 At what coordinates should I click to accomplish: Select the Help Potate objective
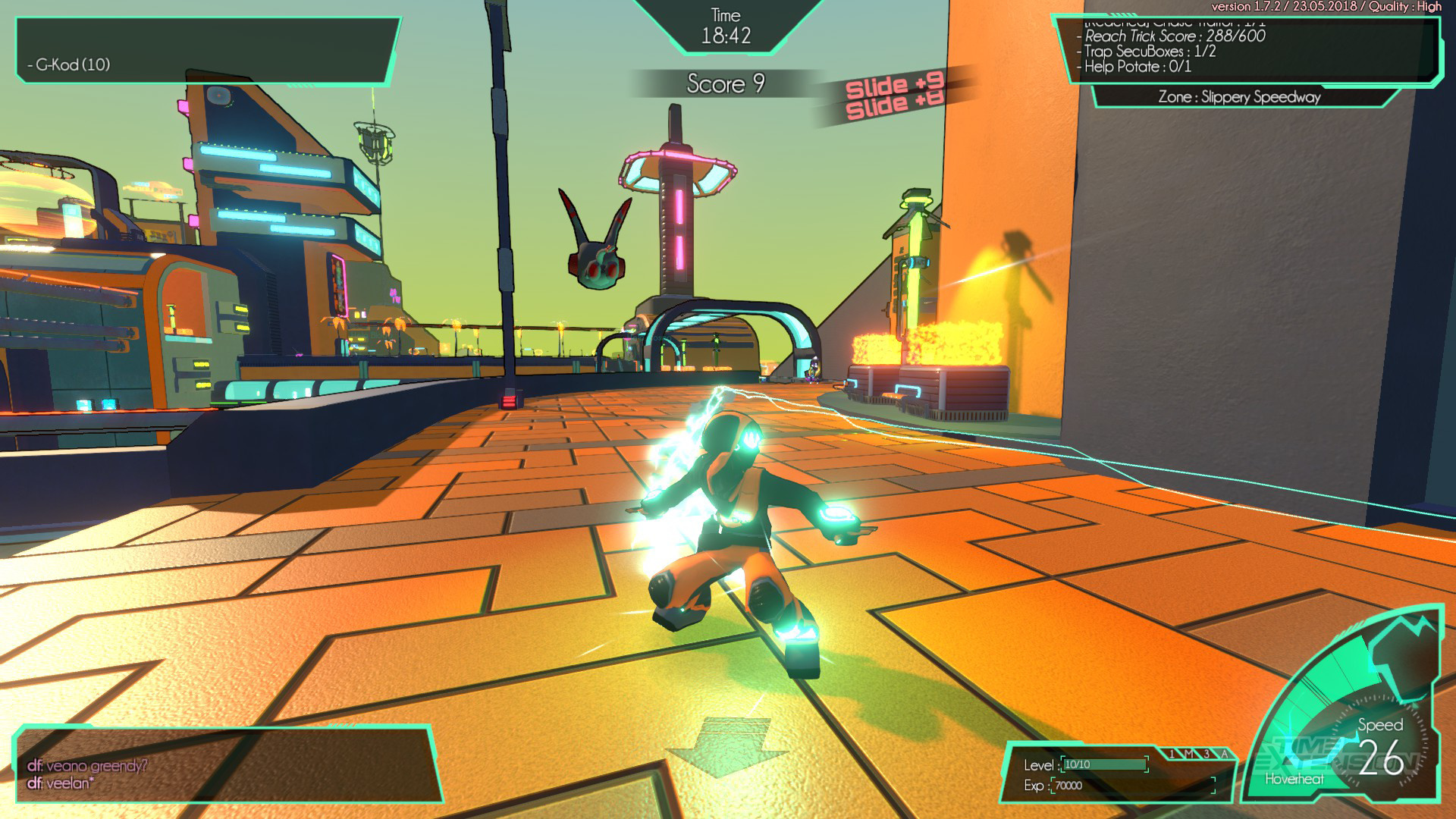[1137, 67]
